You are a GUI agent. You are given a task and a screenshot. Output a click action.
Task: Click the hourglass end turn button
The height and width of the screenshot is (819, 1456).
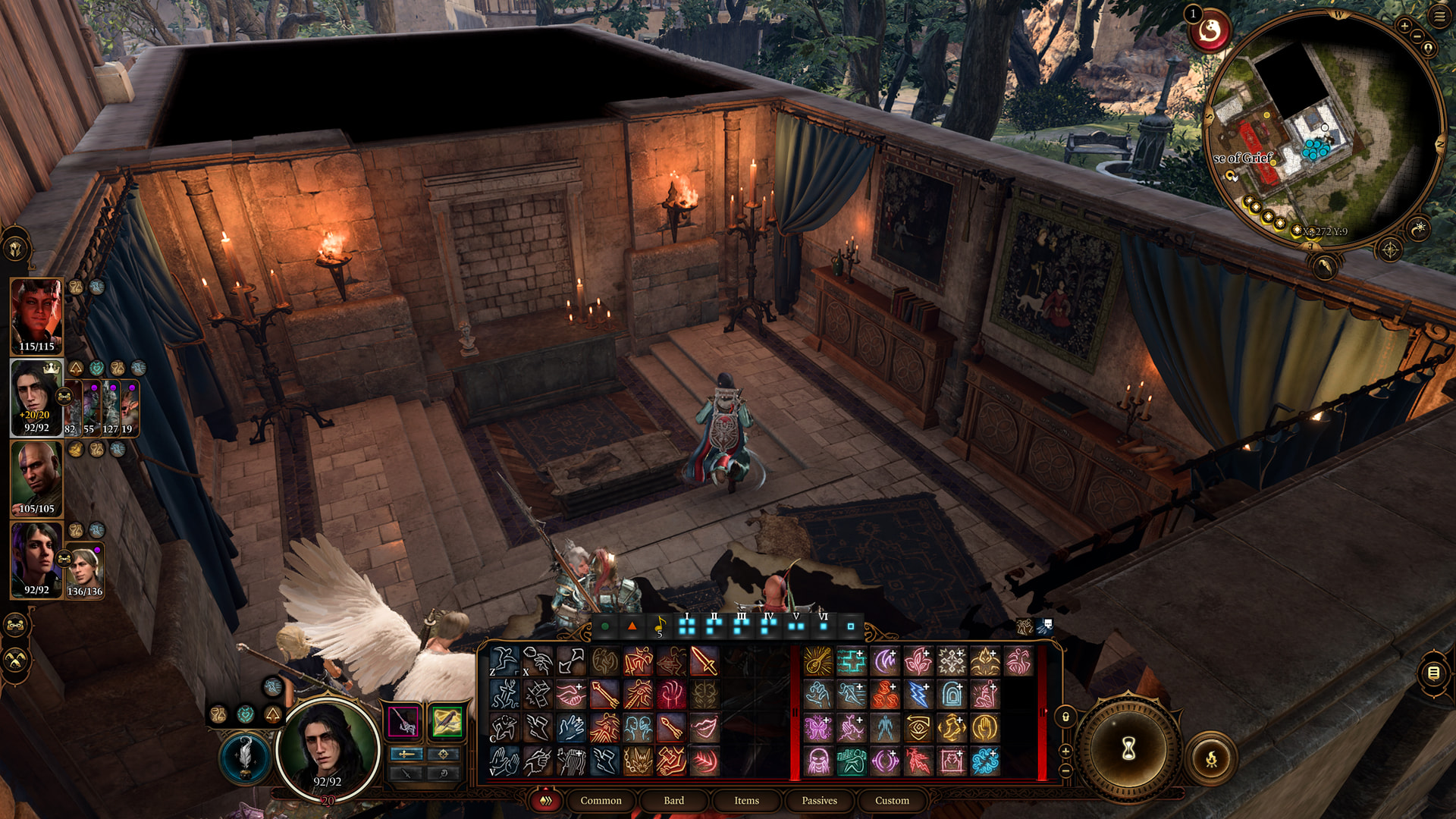[1128, 749]
